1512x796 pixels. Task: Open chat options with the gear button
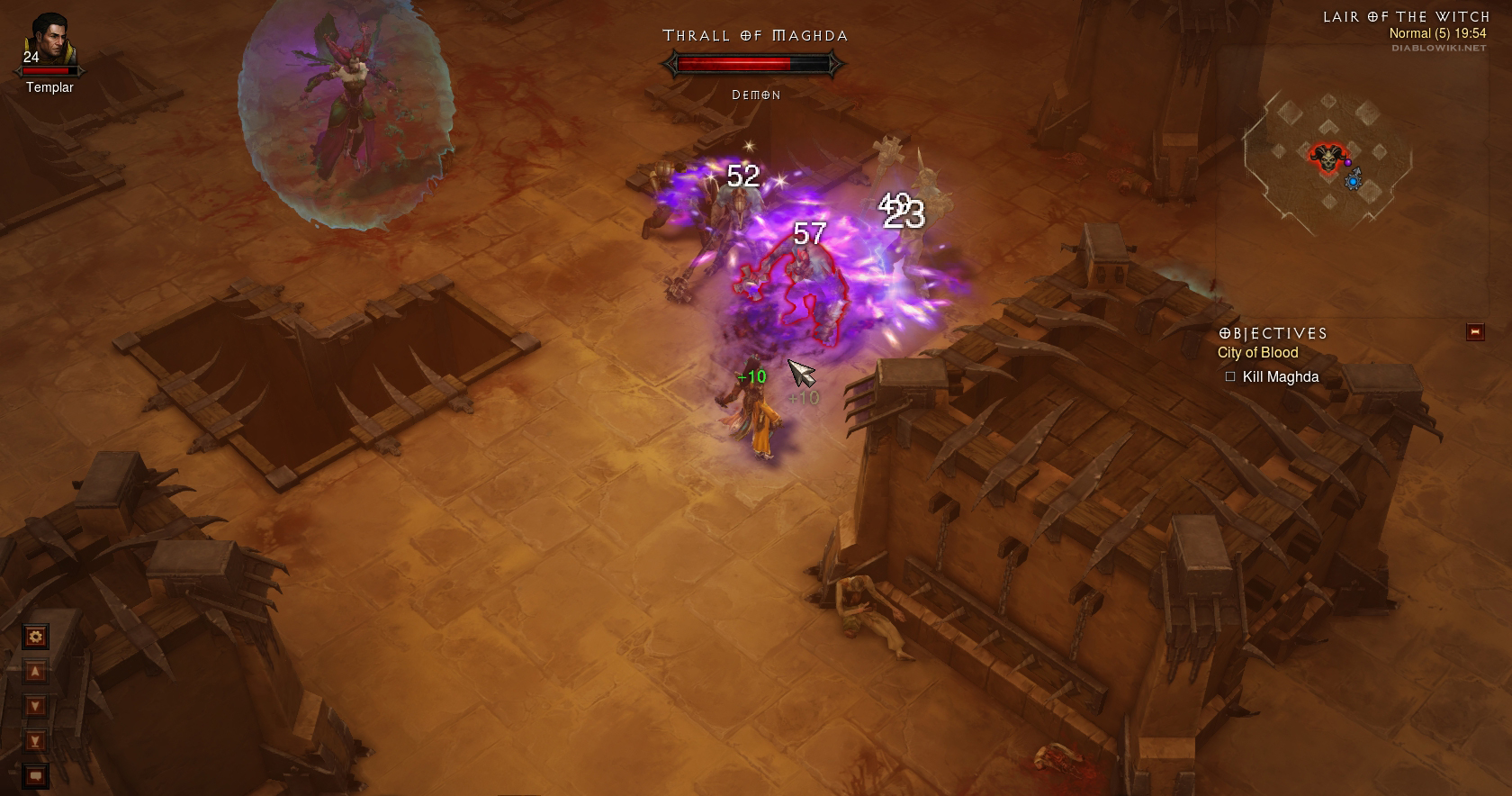(35, 638)
